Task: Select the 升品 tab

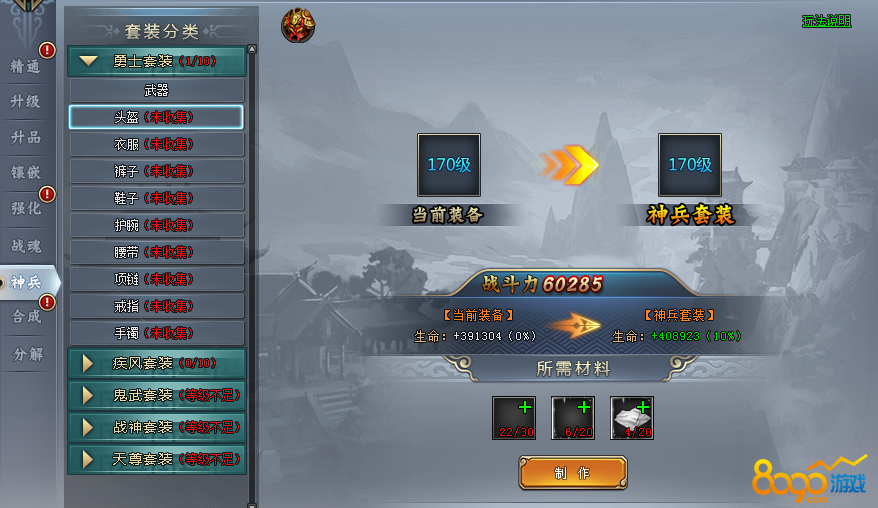Action: click(26, 138)
